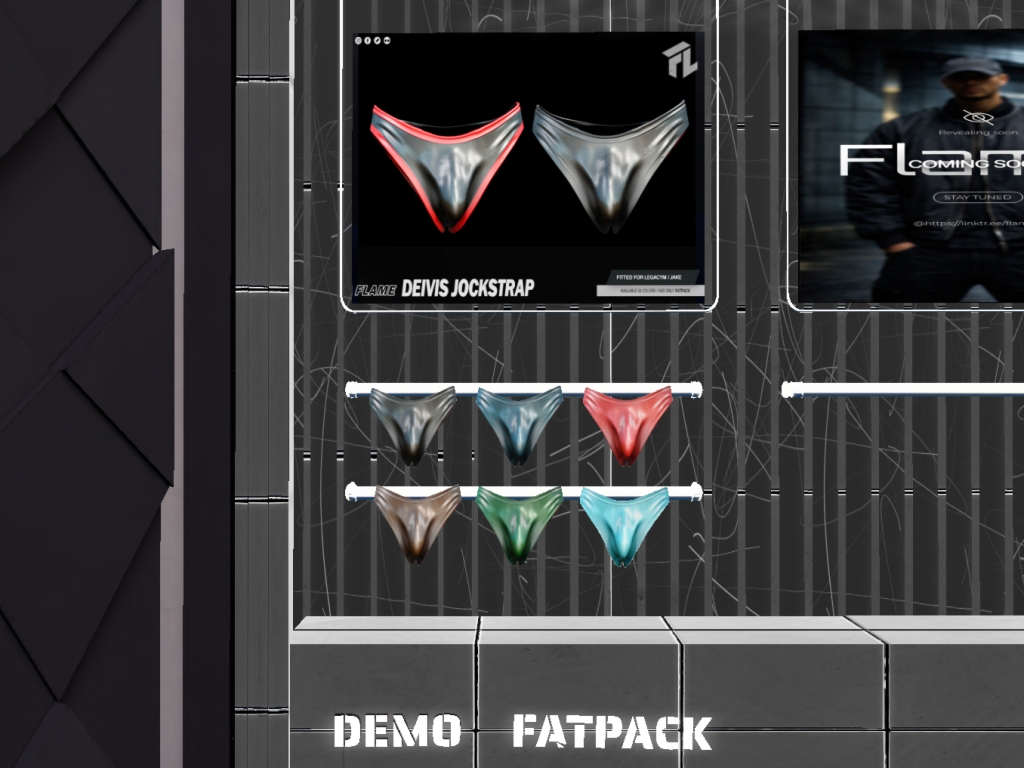Select the red jockstrap on the rack

click(x=627, y=422)
